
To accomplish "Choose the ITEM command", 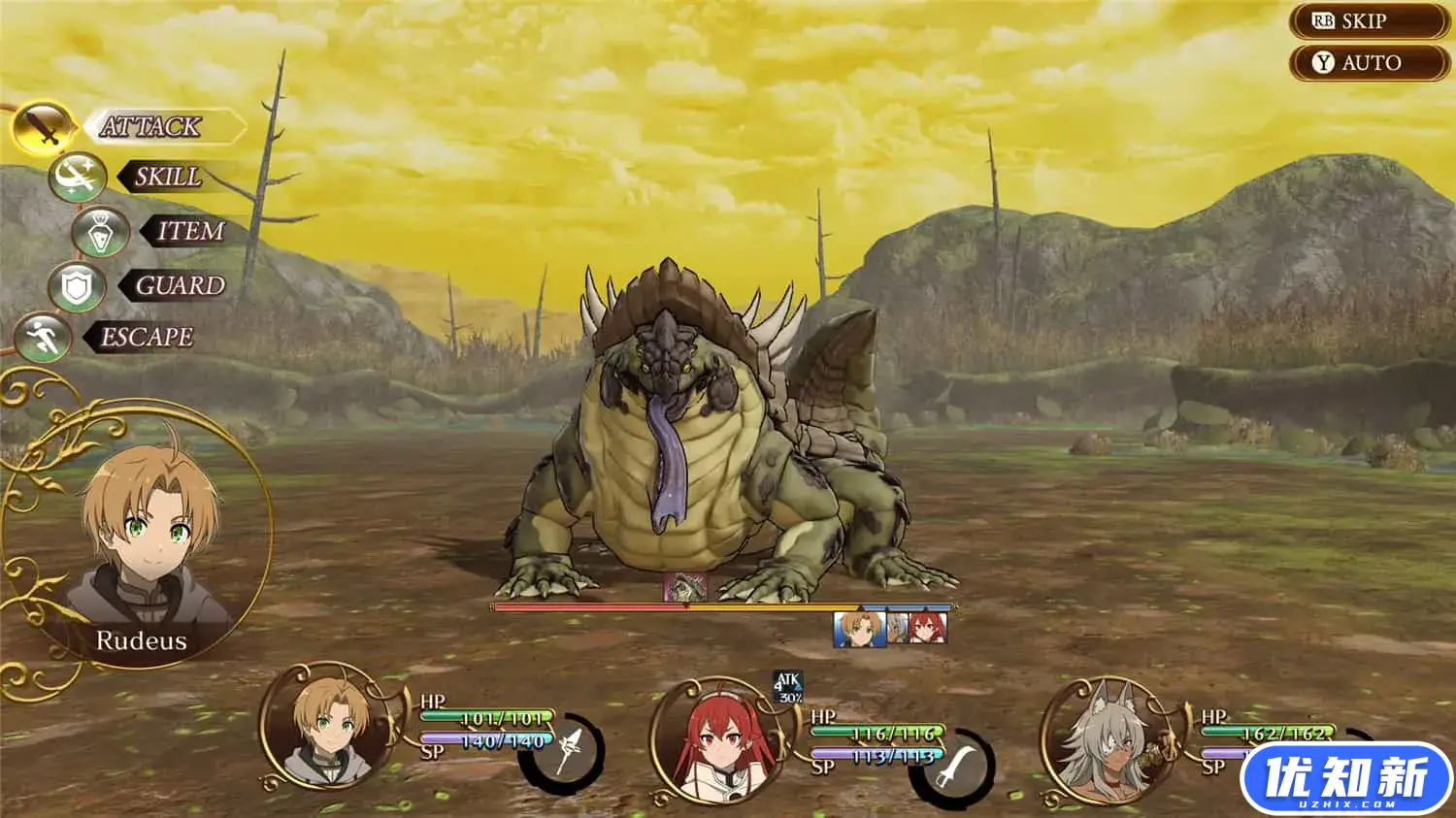I will (x=189, y=231).
